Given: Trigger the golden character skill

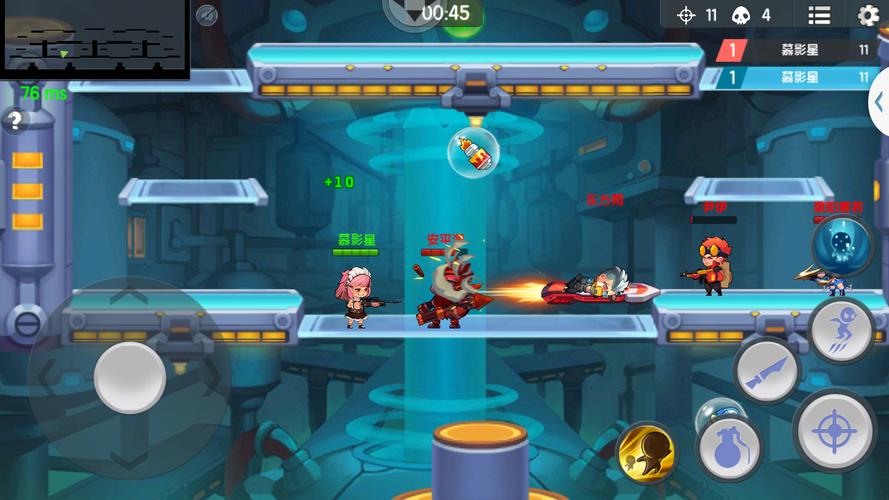Looking at the screenshot, I should pos(646,453).
